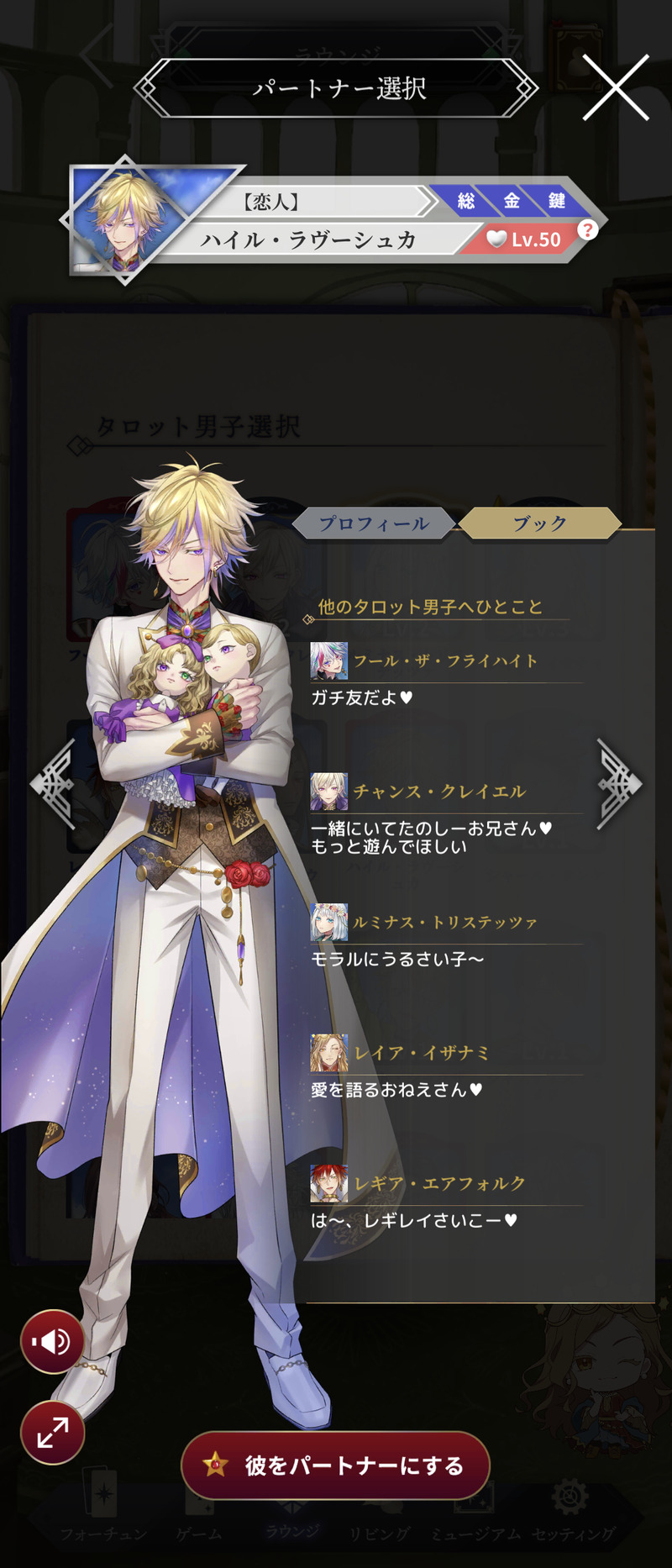This screenshot has width=672, height=1568.
Task: Show the previous tarot character
Action: [x=54, y=784]
